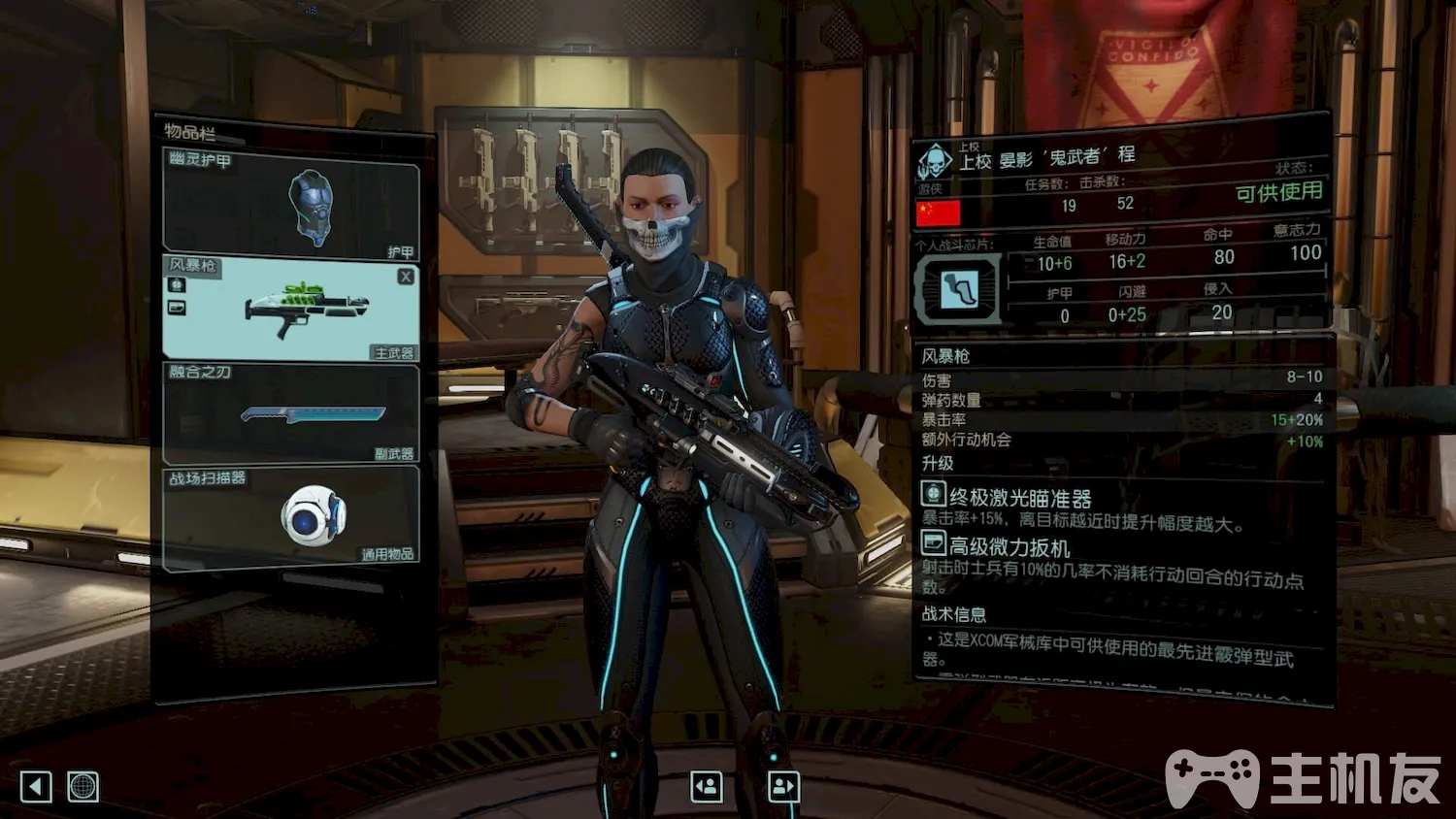Switch to the next soldier
The height and width of the screenshot is (819, 1456).
pyautogui.click(x=783, y=786)
